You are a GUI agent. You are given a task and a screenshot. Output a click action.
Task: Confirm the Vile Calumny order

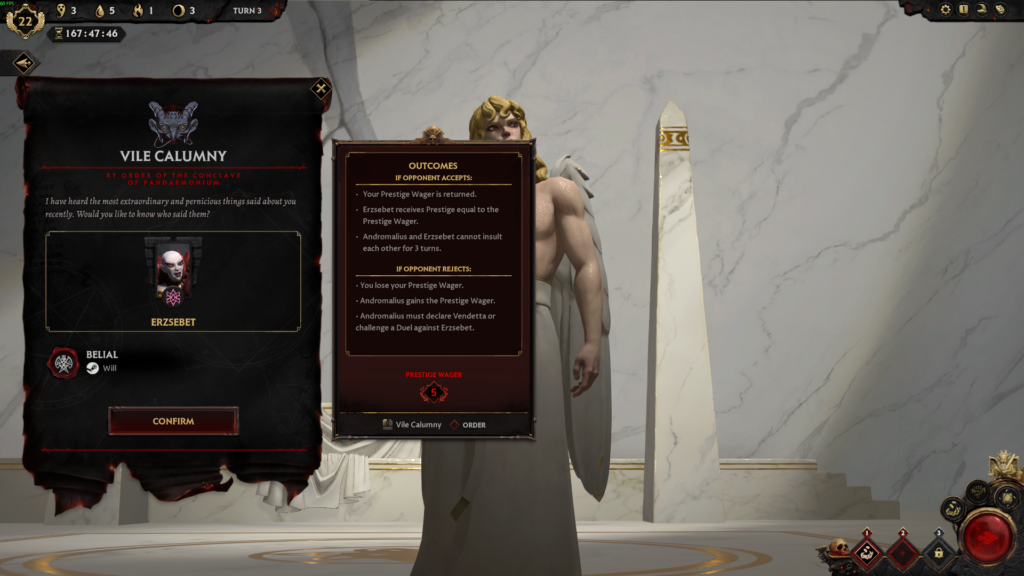173,421
